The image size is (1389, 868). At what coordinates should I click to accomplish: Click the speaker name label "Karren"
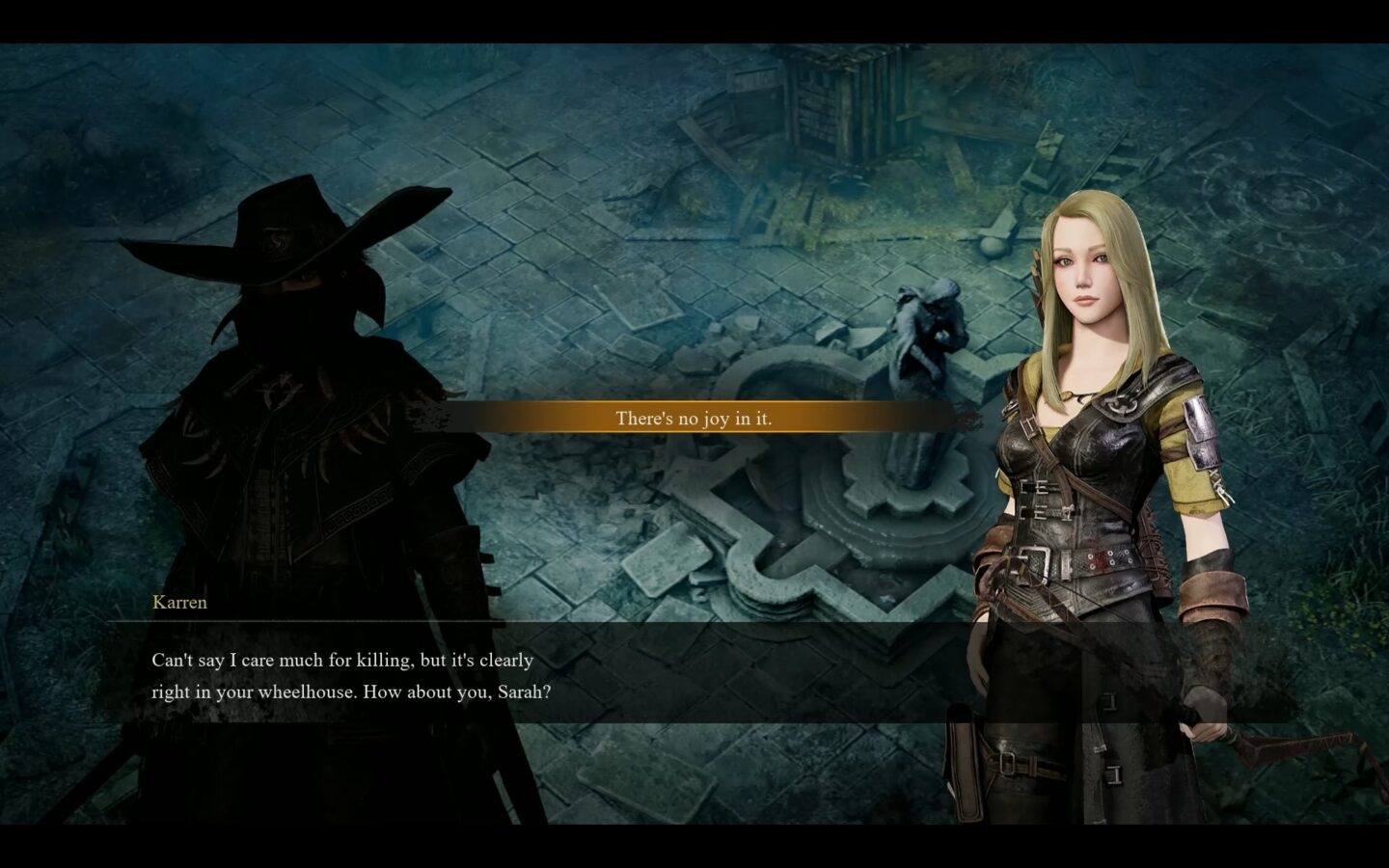pos(179,602)
